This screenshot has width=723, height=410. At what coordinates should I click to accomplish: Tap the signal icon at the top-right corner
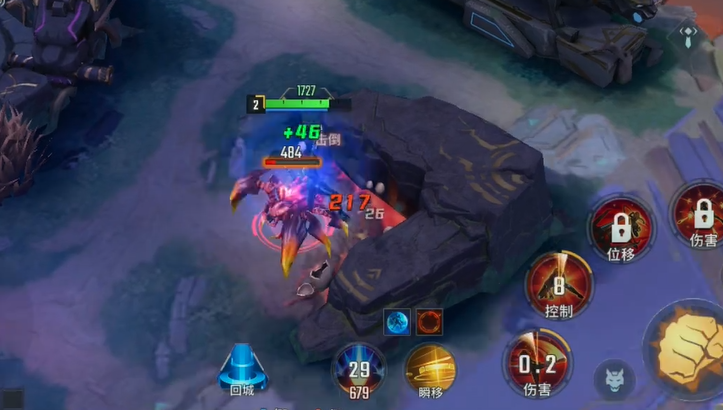click(x=689, y=33)
